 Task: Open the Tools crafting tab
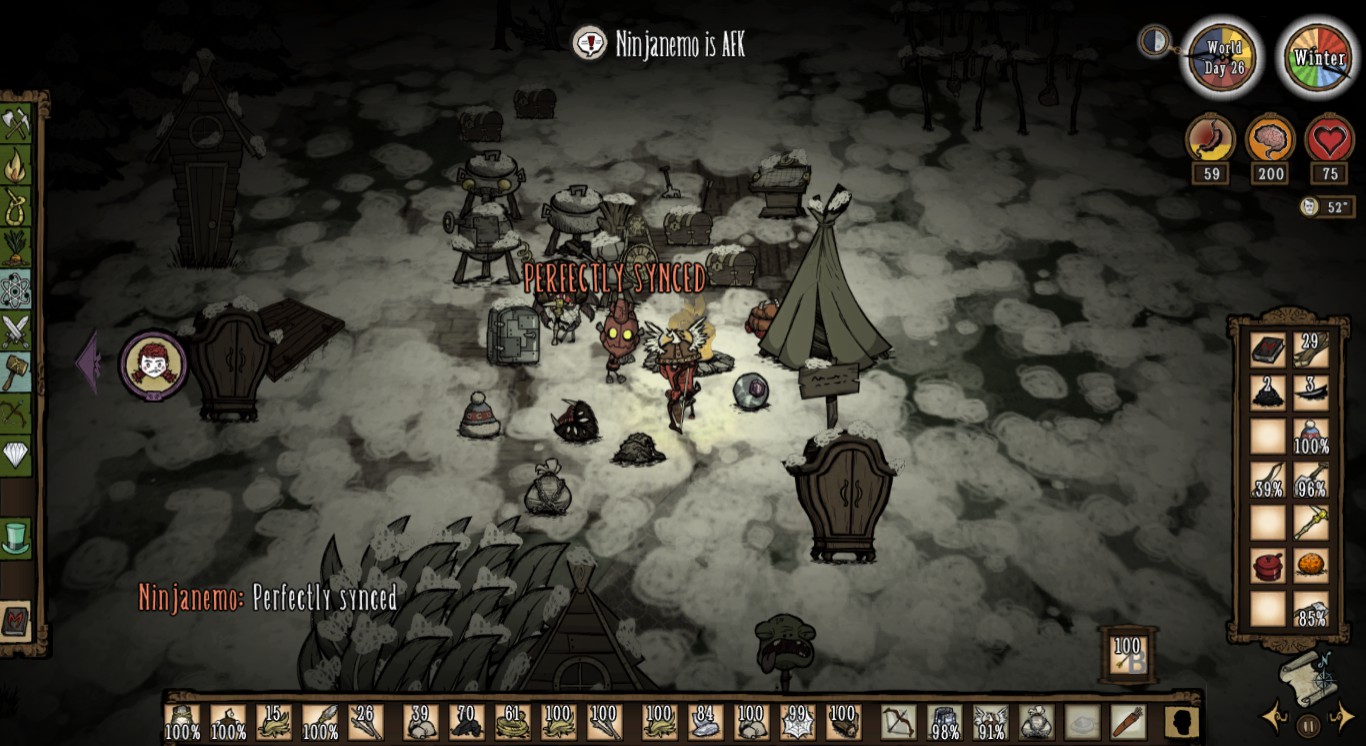pyautogui.click(x=17, y=123)
